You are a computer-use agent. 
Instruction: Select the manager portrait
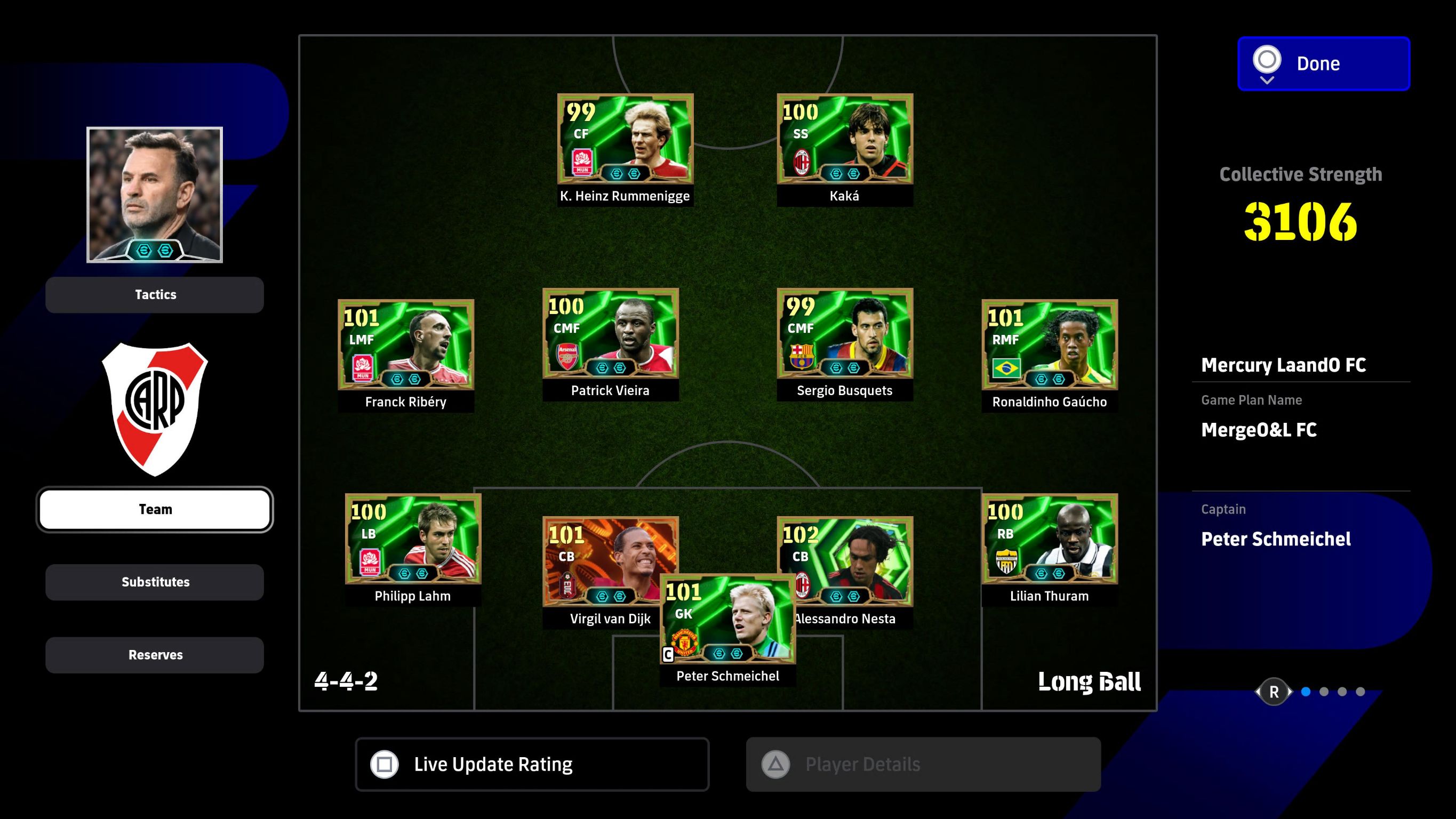(x=154, y=195)
